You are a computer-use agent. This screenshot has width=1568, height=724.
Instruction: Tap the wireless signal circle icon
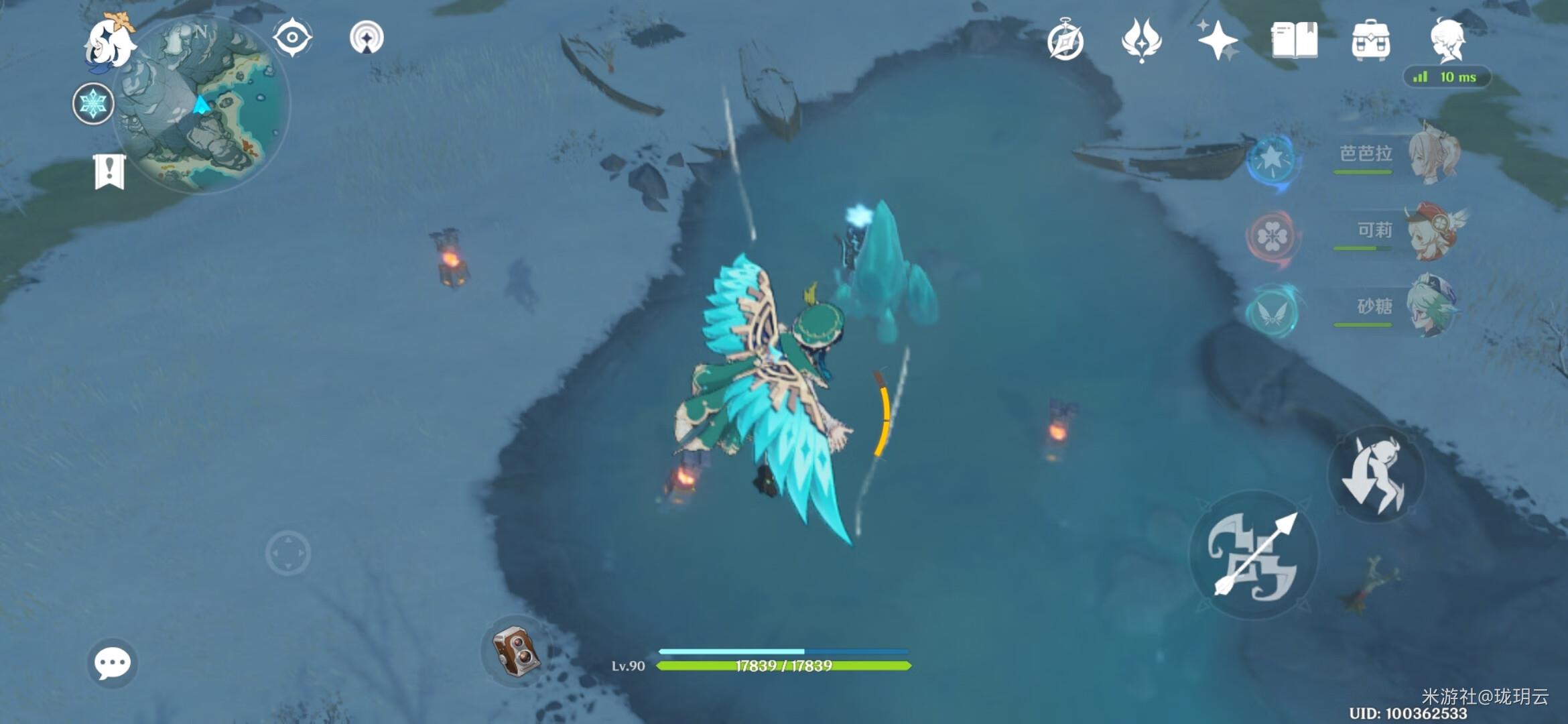click(x=367, y=38)
